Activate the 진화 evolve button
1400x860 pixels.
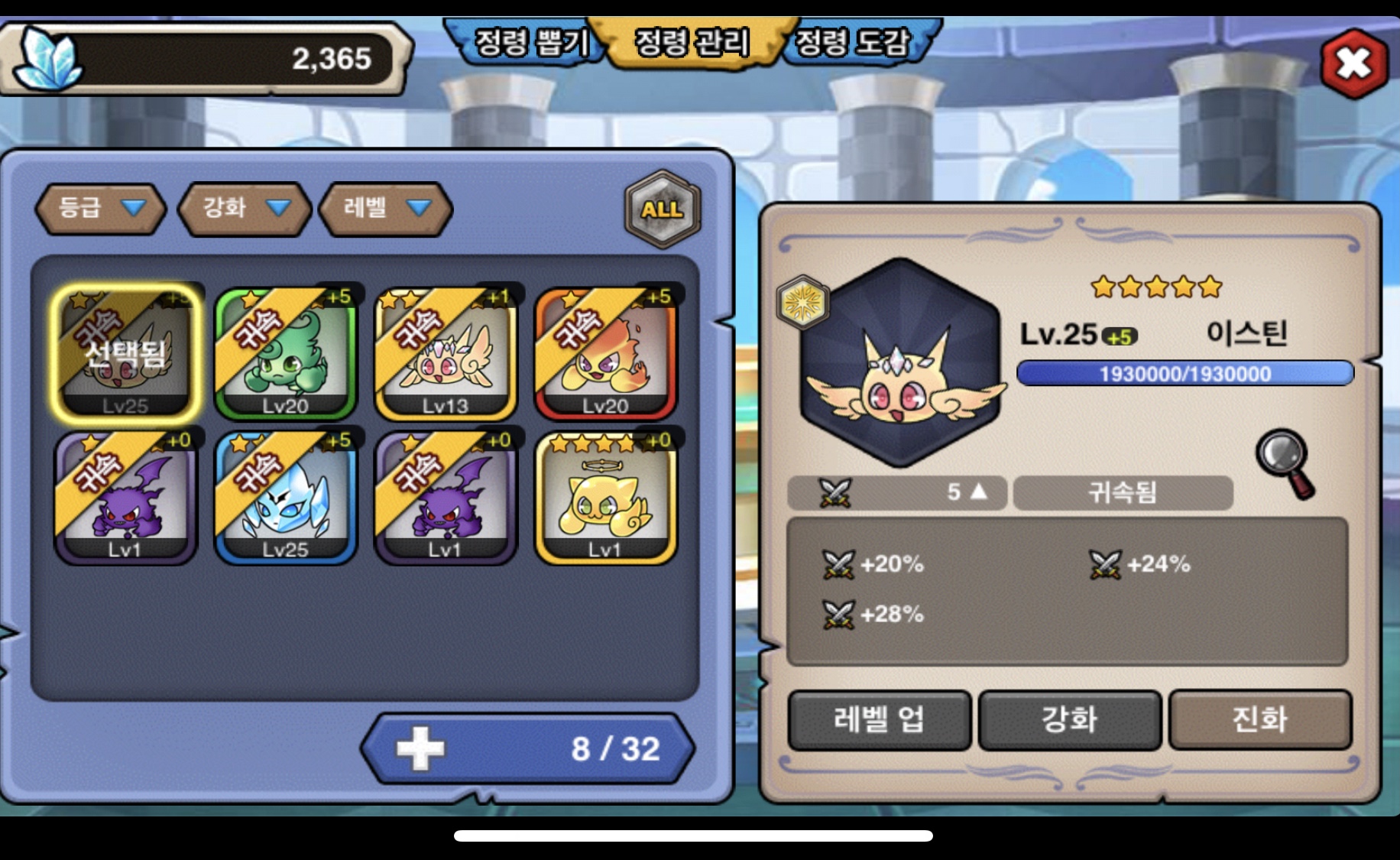click(x=1259, y=719)
